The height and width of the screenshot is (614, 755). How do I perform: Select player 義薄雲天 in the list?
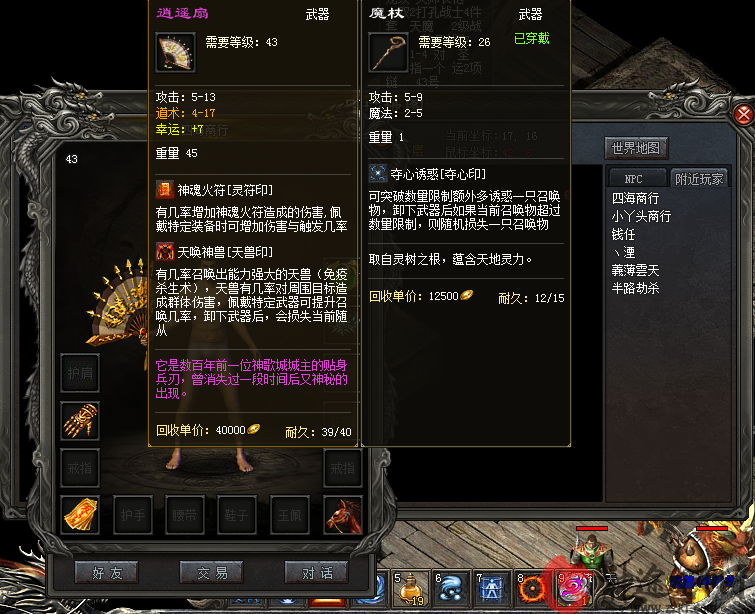click(x=635, y=271)
